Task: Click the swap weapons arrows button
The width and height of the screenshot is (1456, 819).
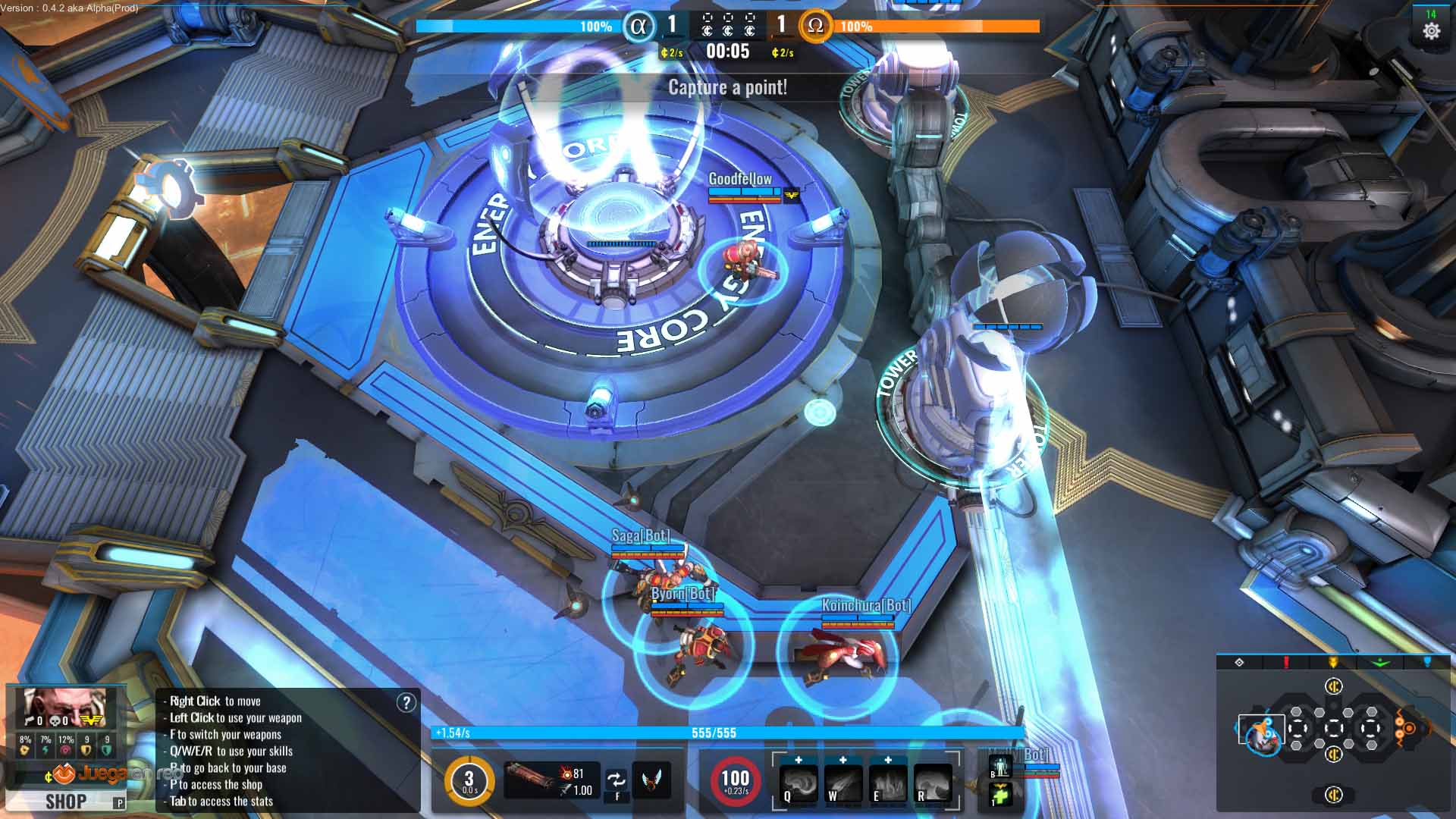Action: [x=617, y=780]
